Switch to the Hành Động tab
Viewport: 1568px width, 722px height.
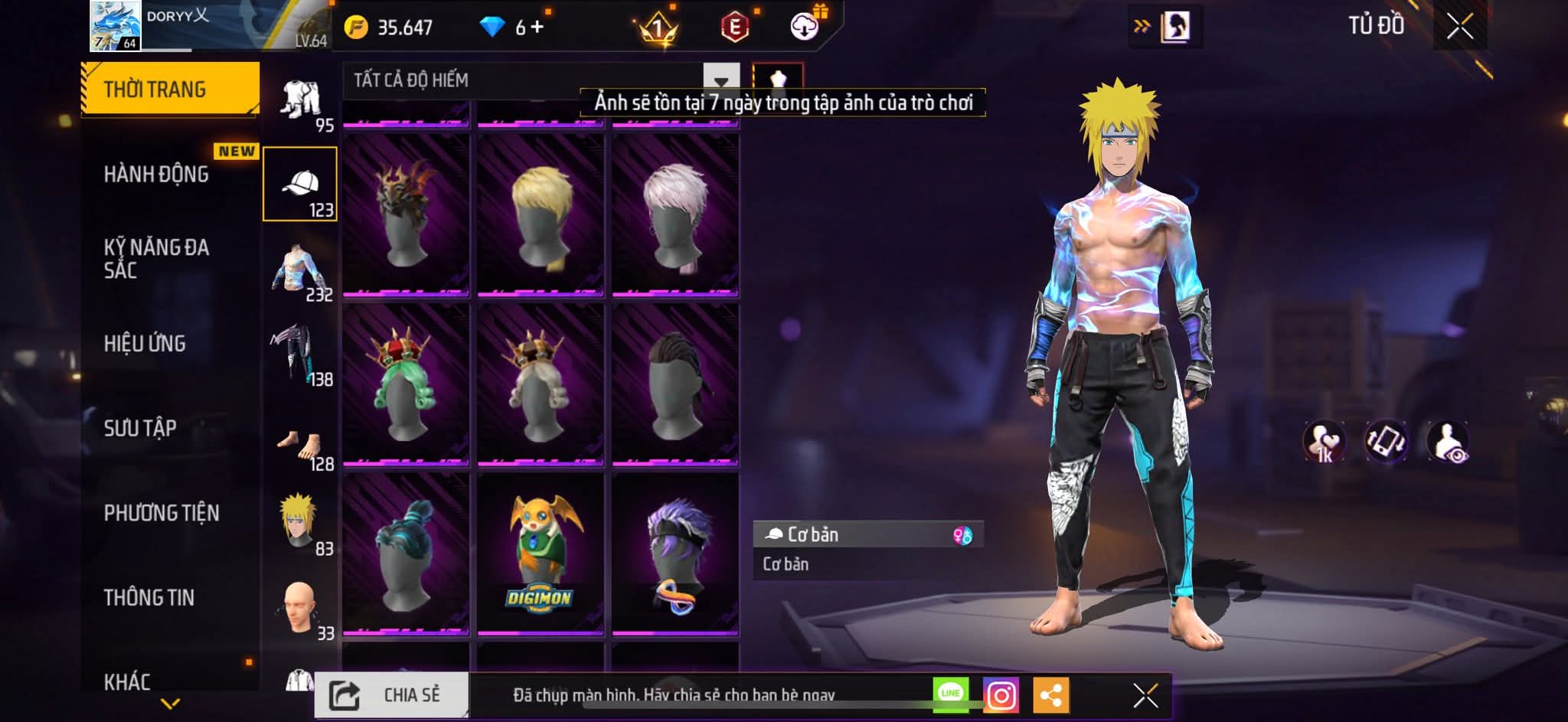click(x=156, y=175)
